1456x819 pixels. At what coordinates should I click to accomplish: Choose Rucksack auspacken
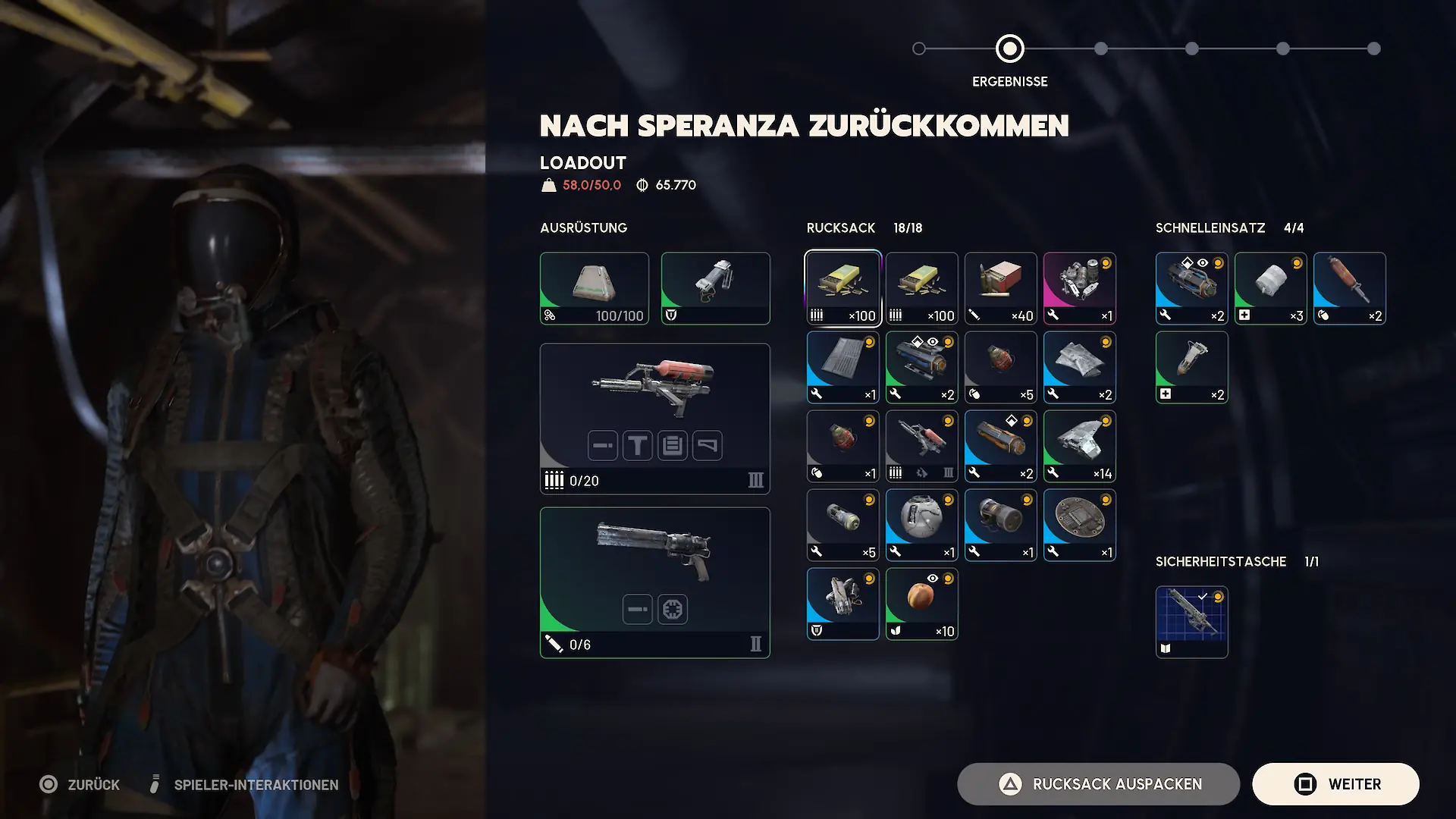pos(1098,784)
